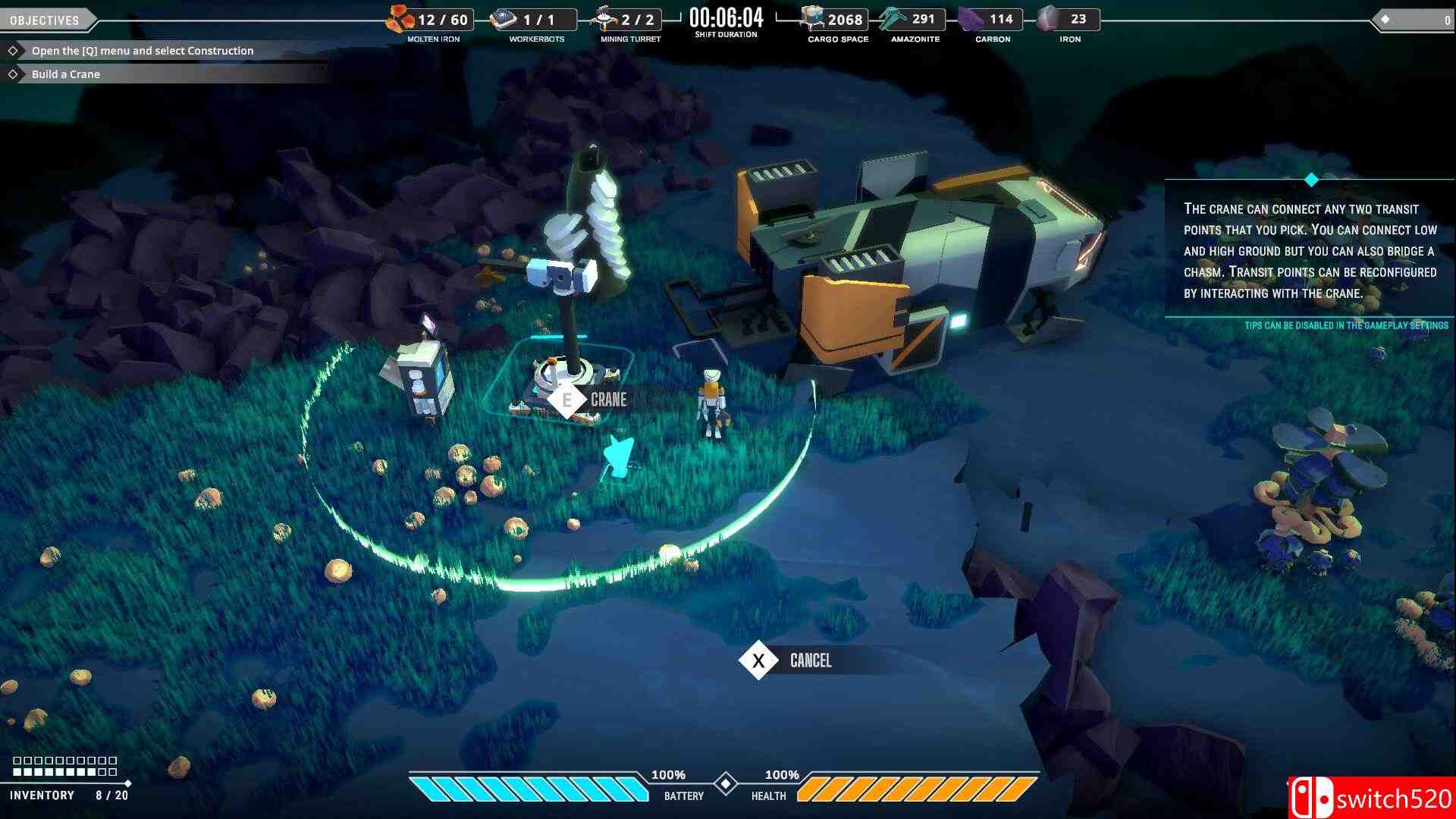This screenshot has width=1456, height=819.
Task: Click the Molten Iron resource icon
Action: point(398,18)
